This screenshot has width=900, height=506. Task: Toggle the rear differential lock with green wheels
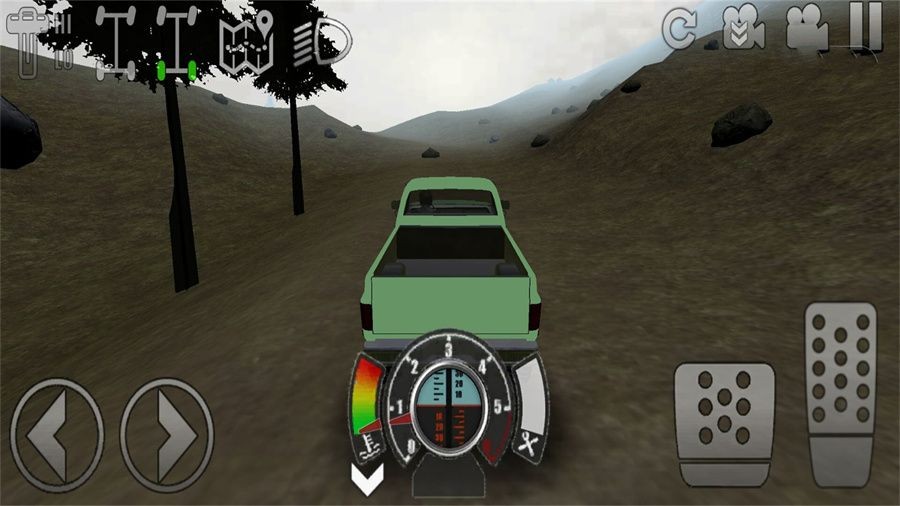click(175, 42)
